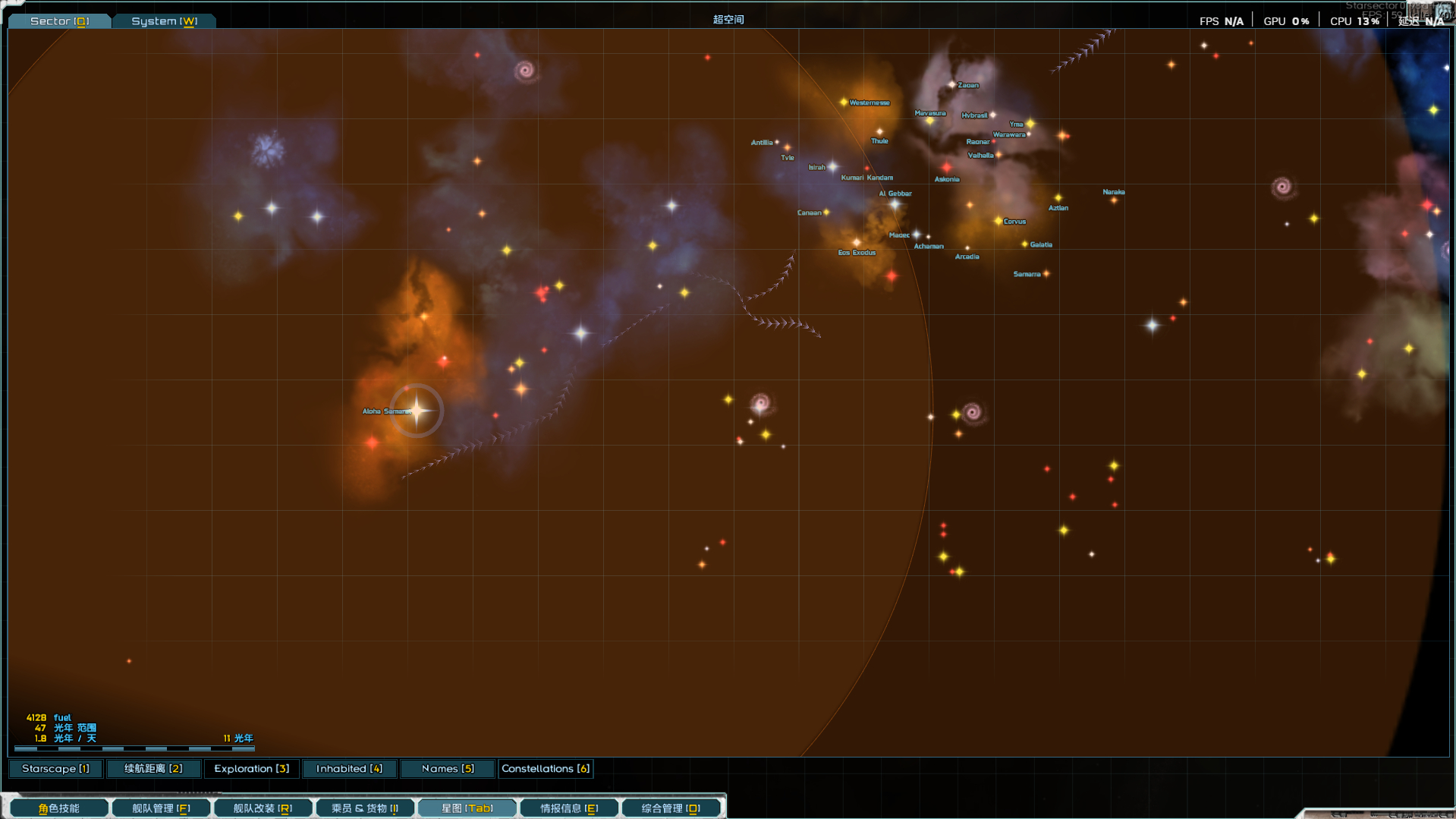Open the 综合管理 command screen

click(x=671, y=808)
